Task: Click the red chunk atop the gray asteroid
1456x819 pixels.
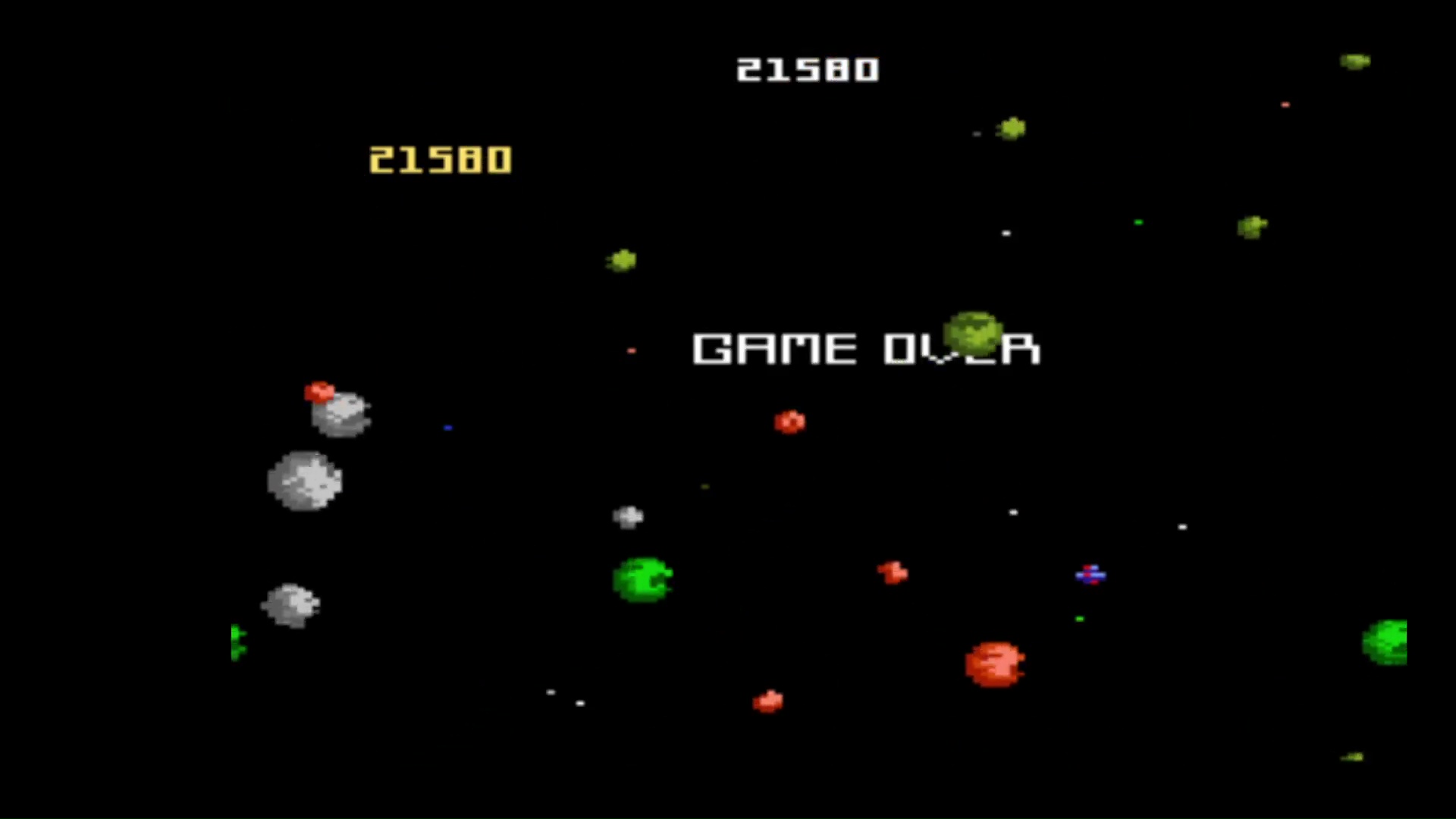Action: [320, 393]
